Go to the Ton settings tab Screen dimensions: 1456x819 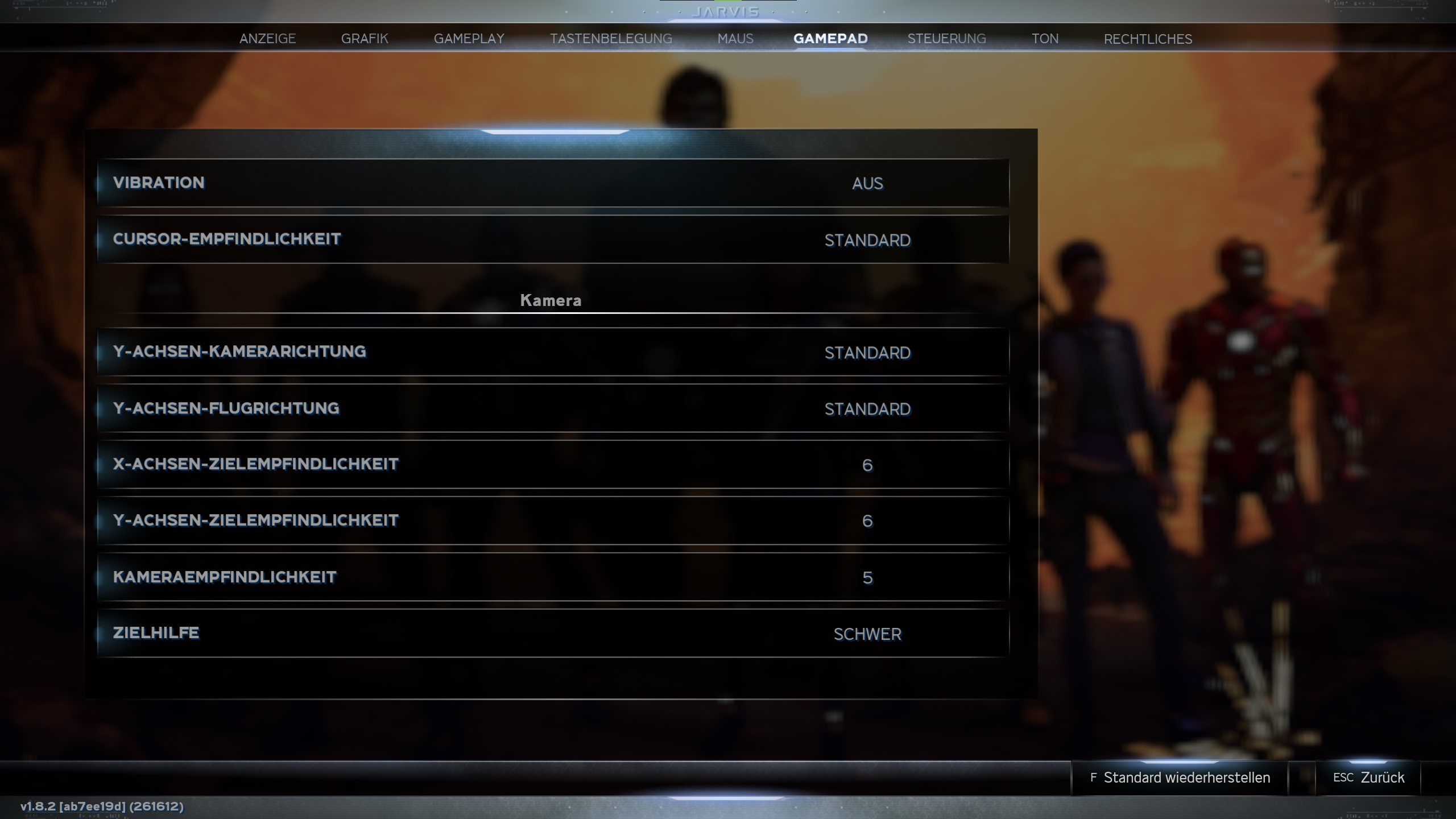[x=1045, y=39]
